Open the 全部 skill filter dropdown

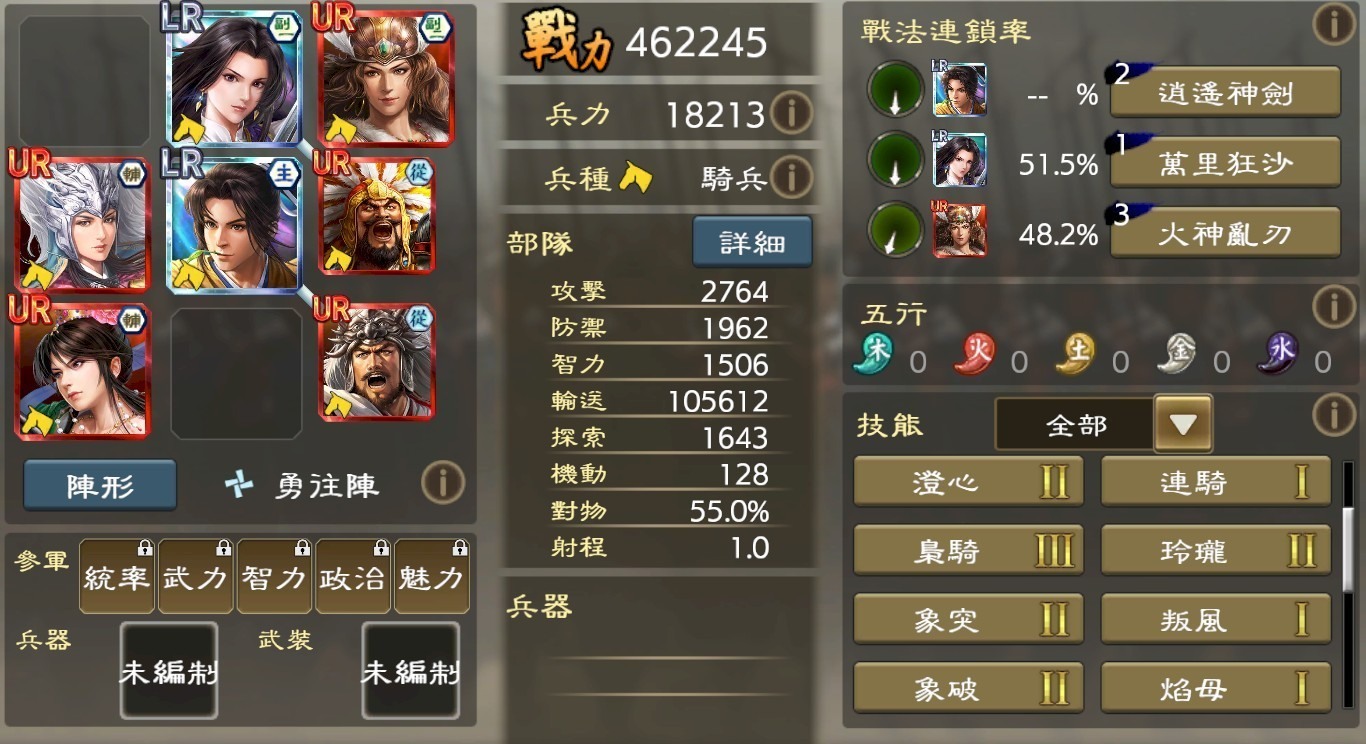point(1184,423)
